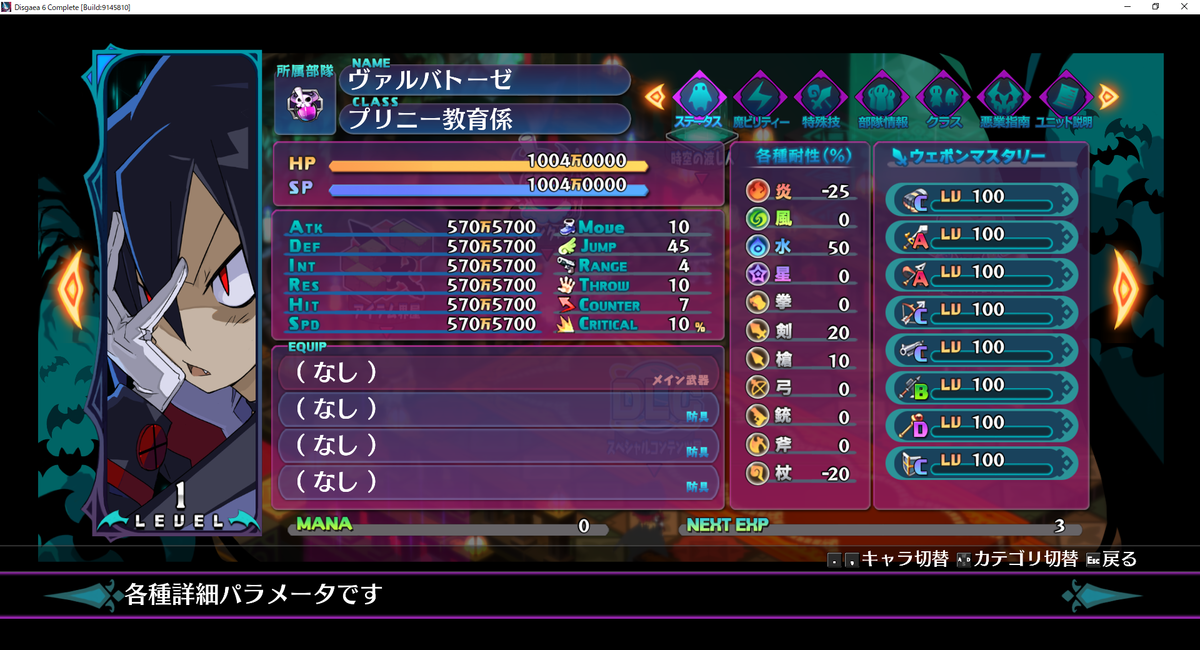The height and width of the screenshot is (650, 1200).
Task: View the ユニット説明 tab
Action: [x=1064, y=100]
